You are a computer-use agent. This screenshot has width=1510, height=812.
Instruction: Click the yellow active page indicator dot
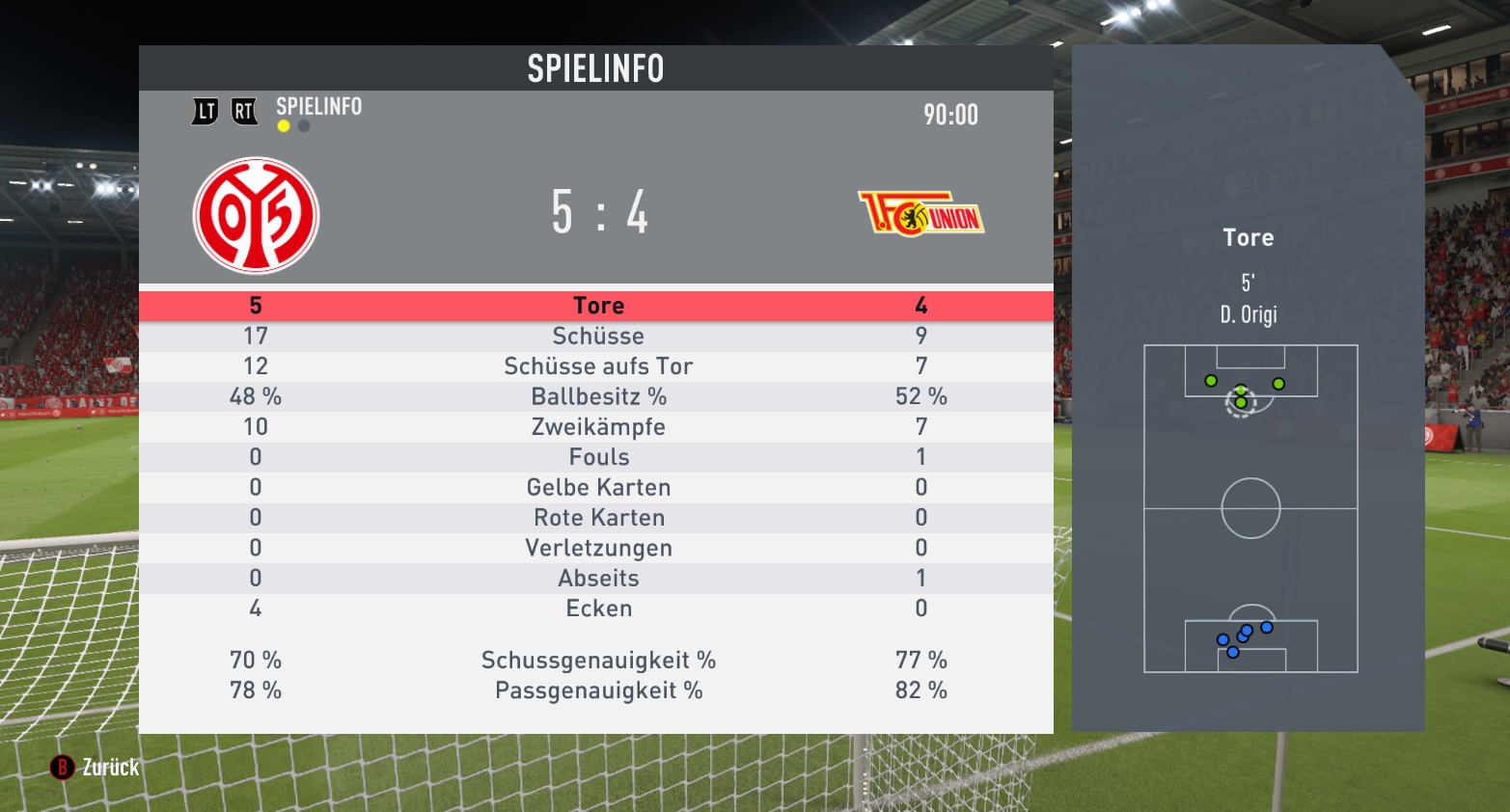pyautogui.click(x=284, y=126)
